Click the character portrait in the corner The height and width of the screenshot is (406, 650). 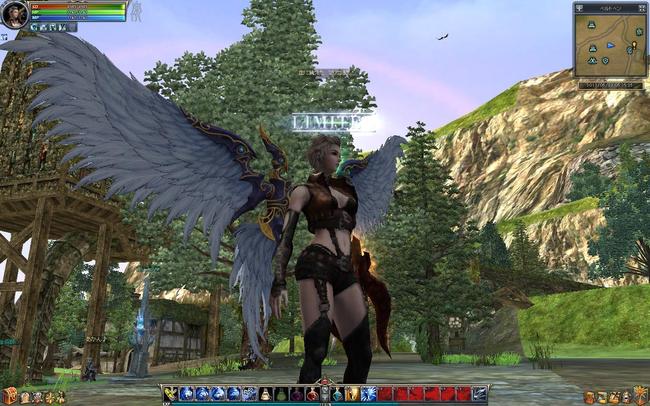14,14
